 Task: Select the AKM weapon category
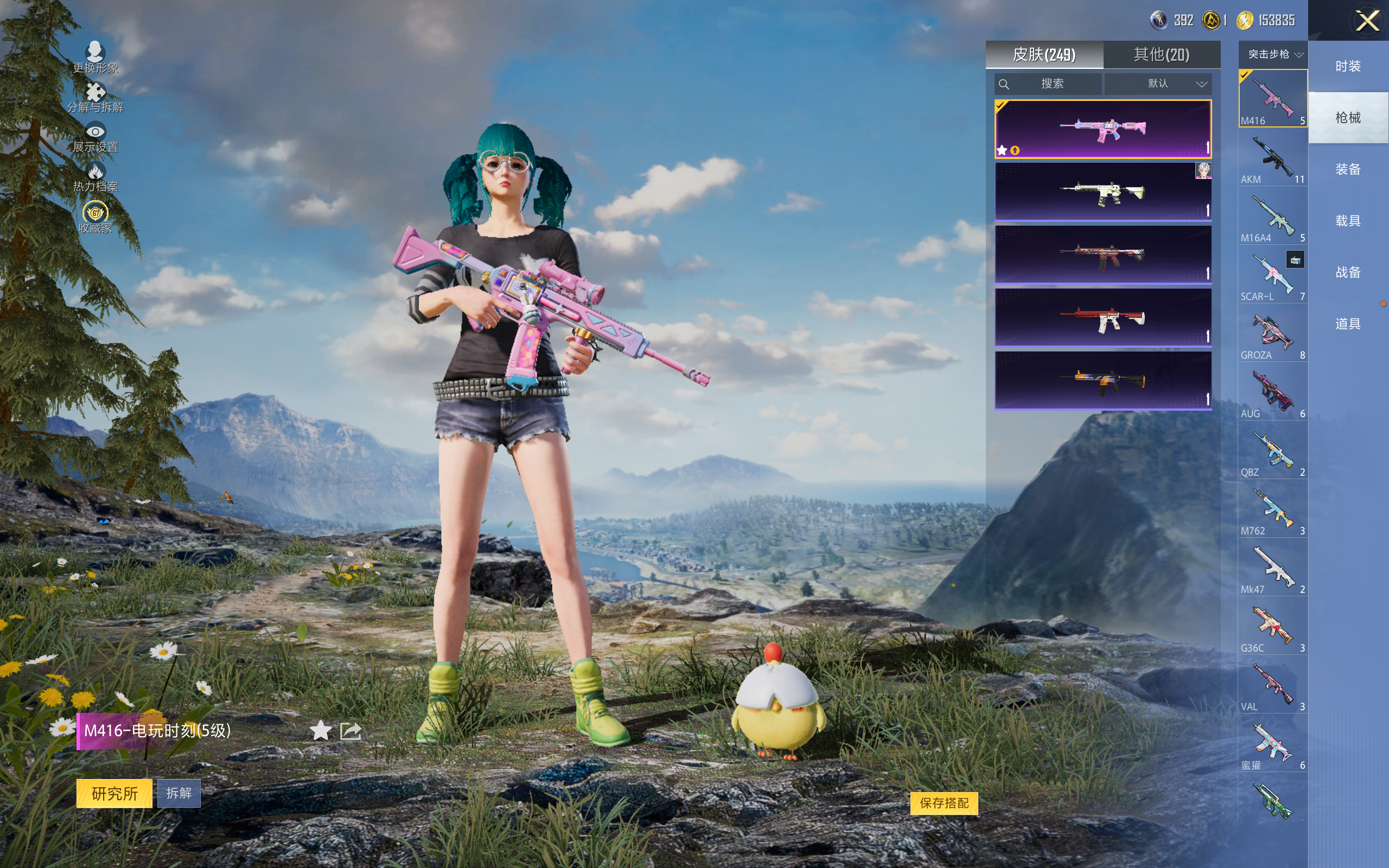(1272, 158)
